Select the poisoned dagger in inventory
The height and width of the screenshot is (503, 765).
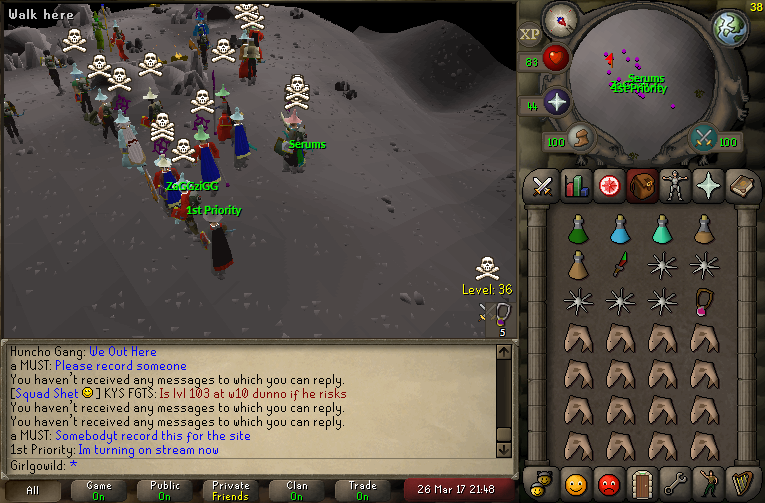point(620,265)
